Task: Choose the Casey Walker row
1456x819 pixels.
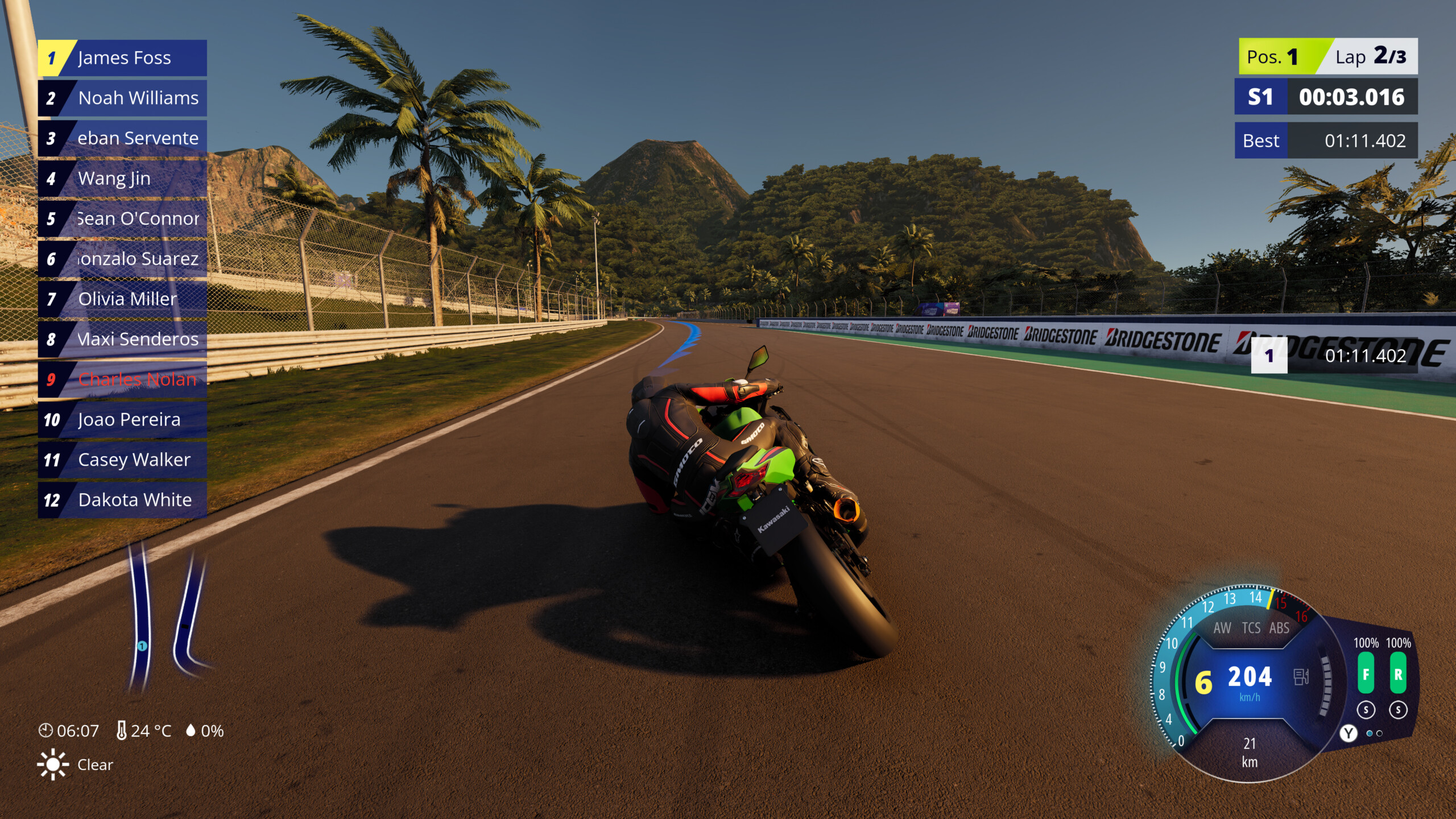Action: [123, 460]
